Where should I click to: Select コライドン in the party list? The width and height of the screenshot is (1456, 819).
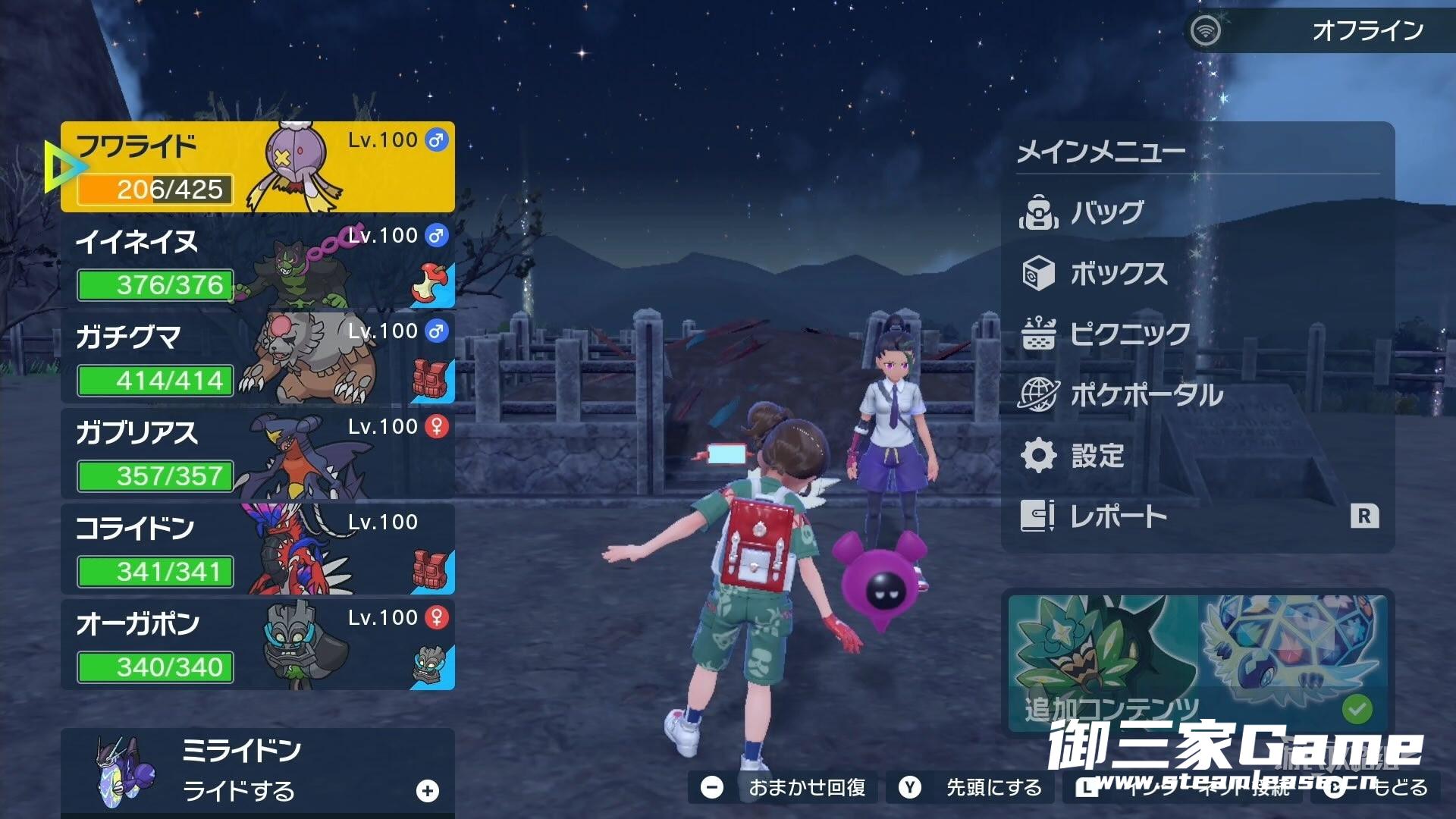[258, 549]
